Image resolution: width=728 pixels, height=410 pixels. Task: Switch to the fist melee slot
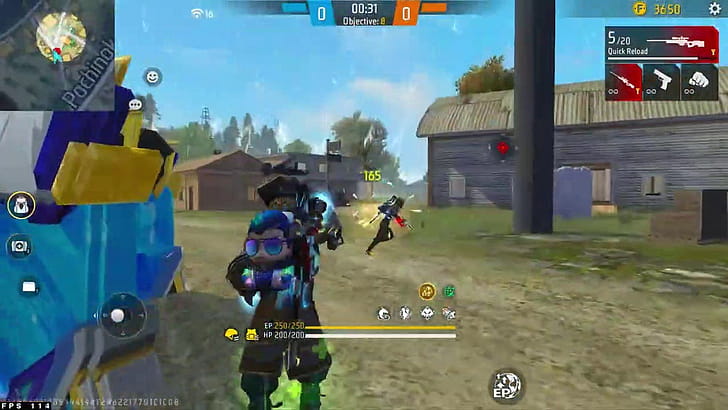(699, 81)
